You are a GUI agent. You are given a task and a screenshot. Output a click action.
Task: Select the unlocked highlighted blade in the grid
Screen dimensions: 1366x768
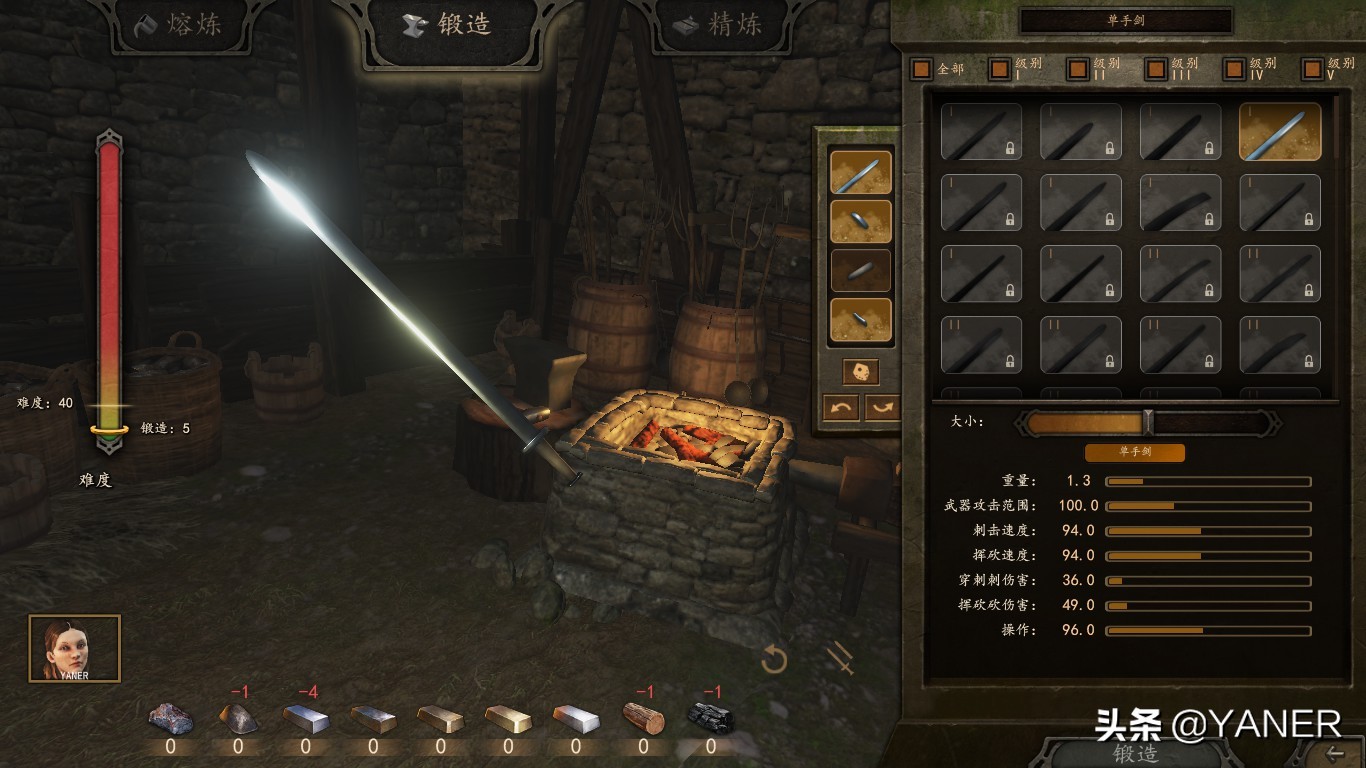click(1280, 132)
